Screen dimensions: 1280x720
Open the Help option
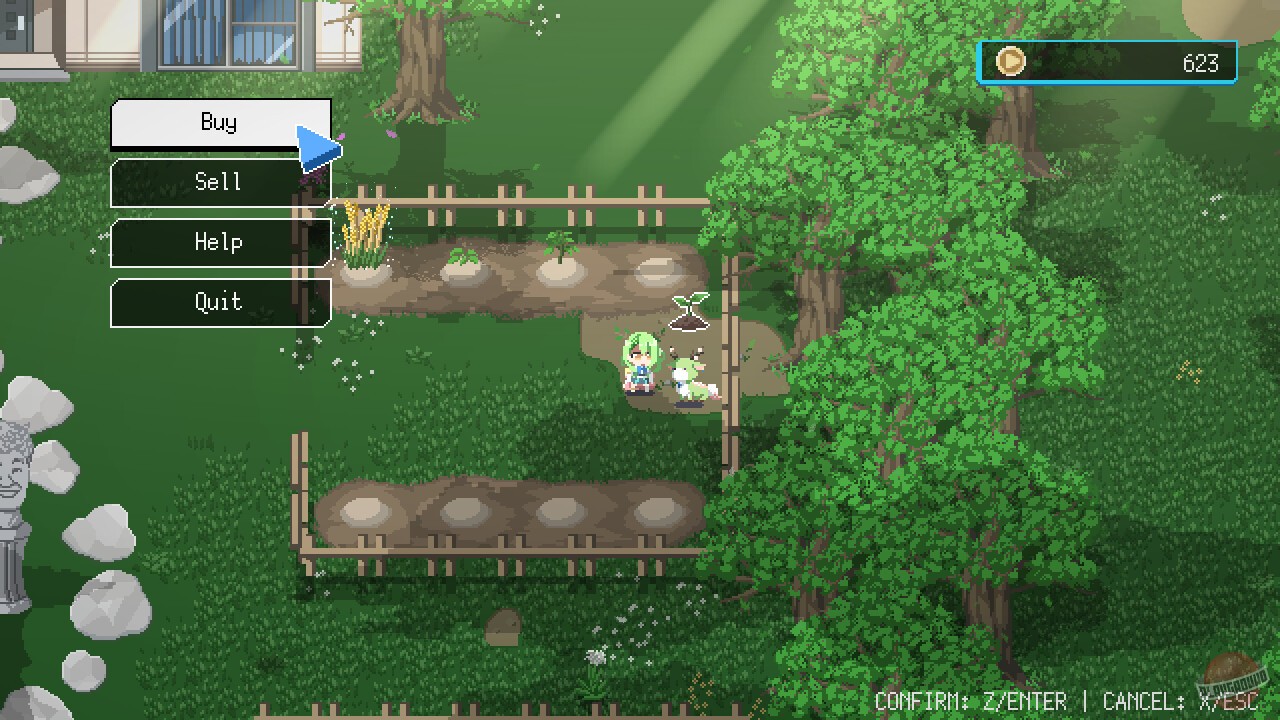(219, 242)
